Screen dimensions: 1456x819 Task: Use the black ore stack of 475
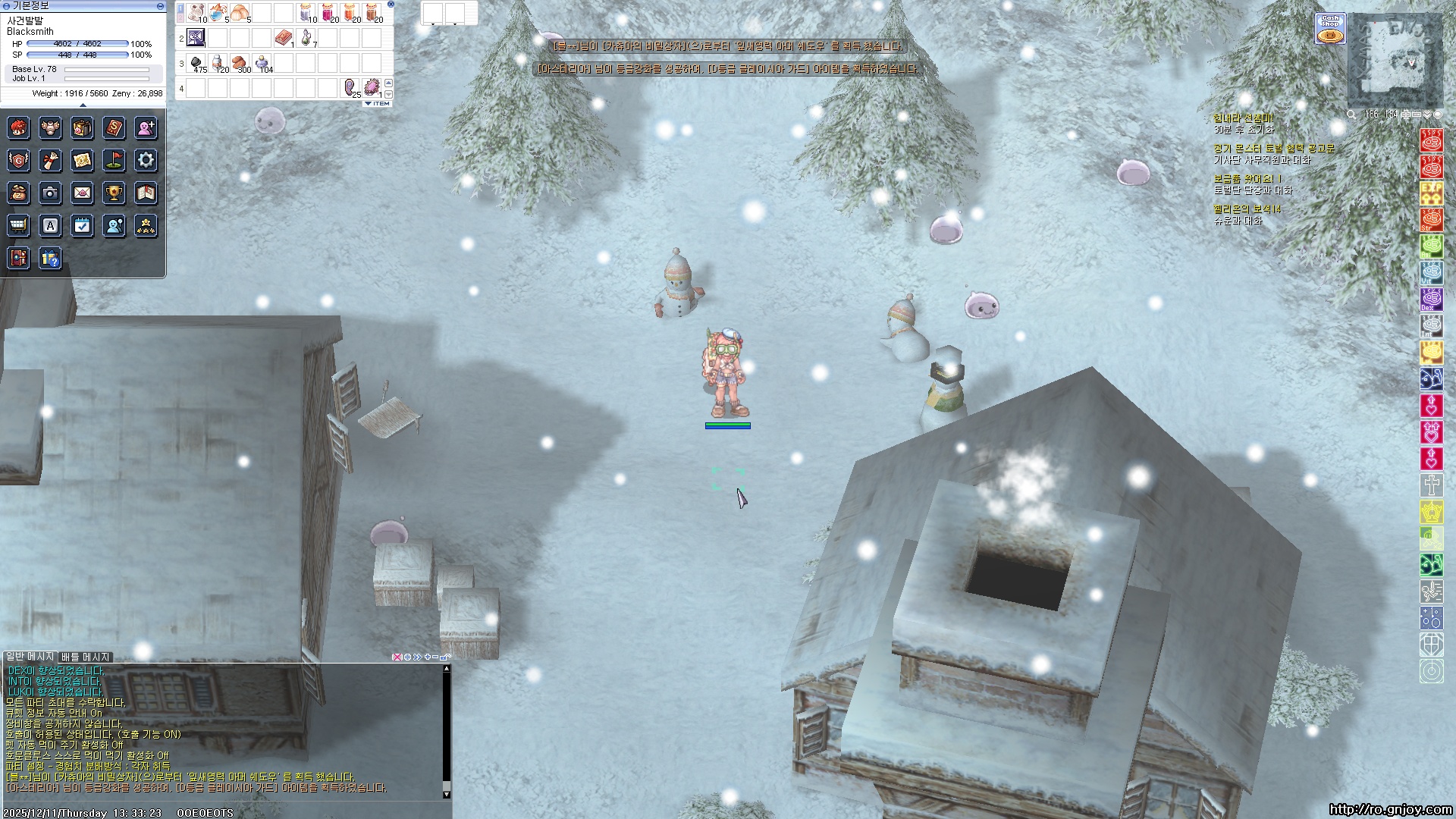pyautogui.click(x=196, y=63)
